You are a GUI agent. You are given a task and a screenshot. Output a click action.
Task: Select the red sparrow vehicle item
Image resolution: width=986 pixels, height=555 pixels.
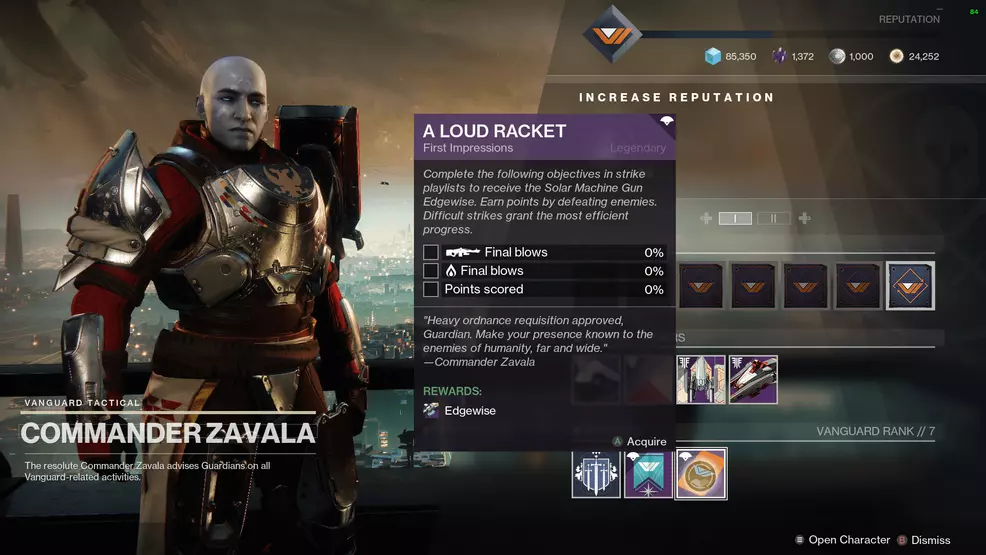tap(753, 379)
